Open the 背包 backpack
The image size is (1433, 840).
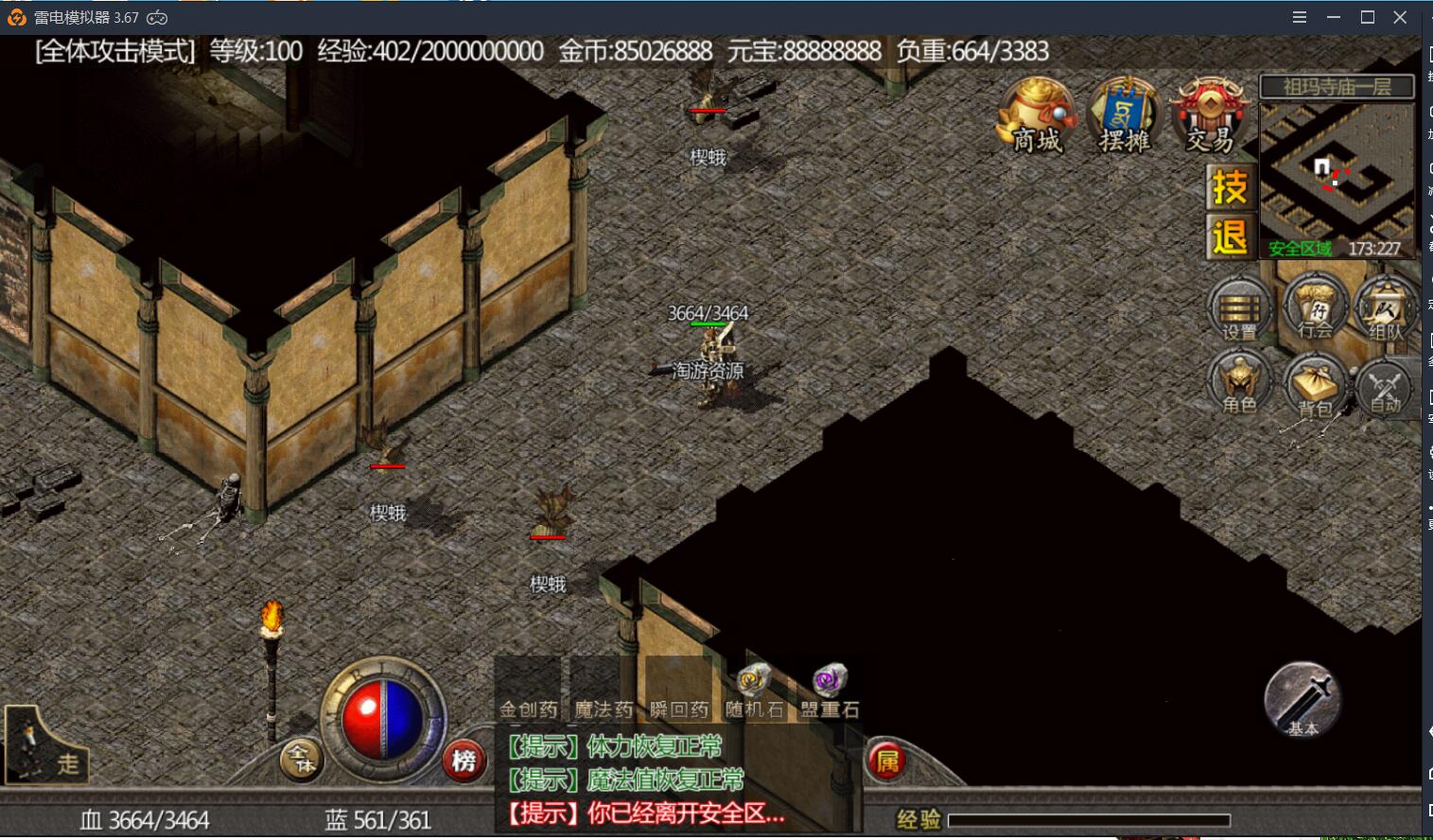[1315, 386]
